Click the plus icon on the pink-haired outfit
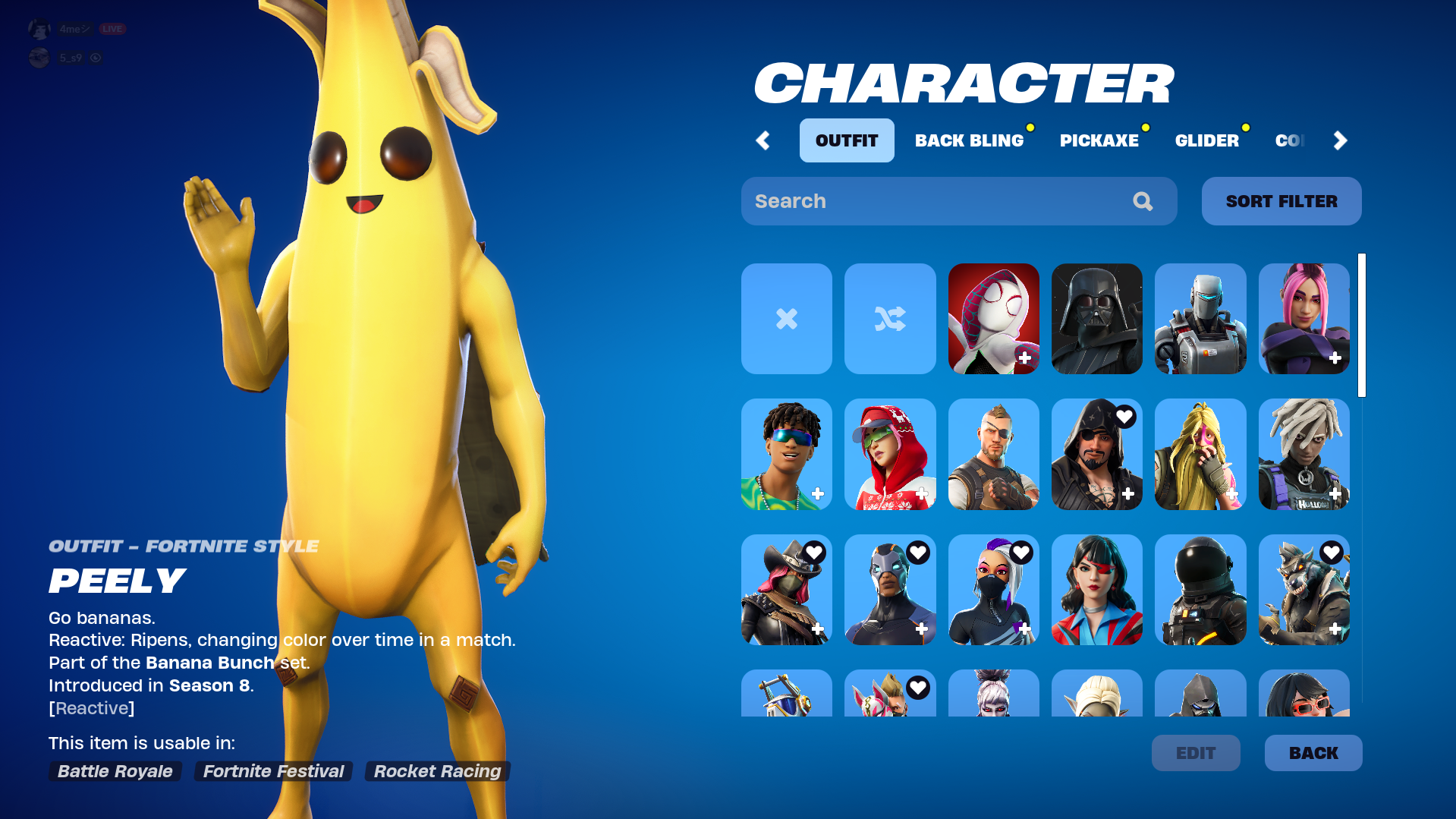This screenshot has width=1456, height=819. pyautogui.click(x=1336, y=357)
